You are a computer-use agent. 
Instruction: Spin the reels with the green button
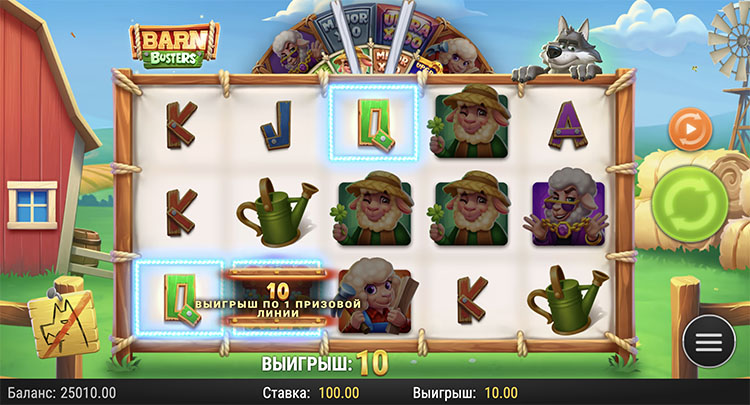(691, 204)
